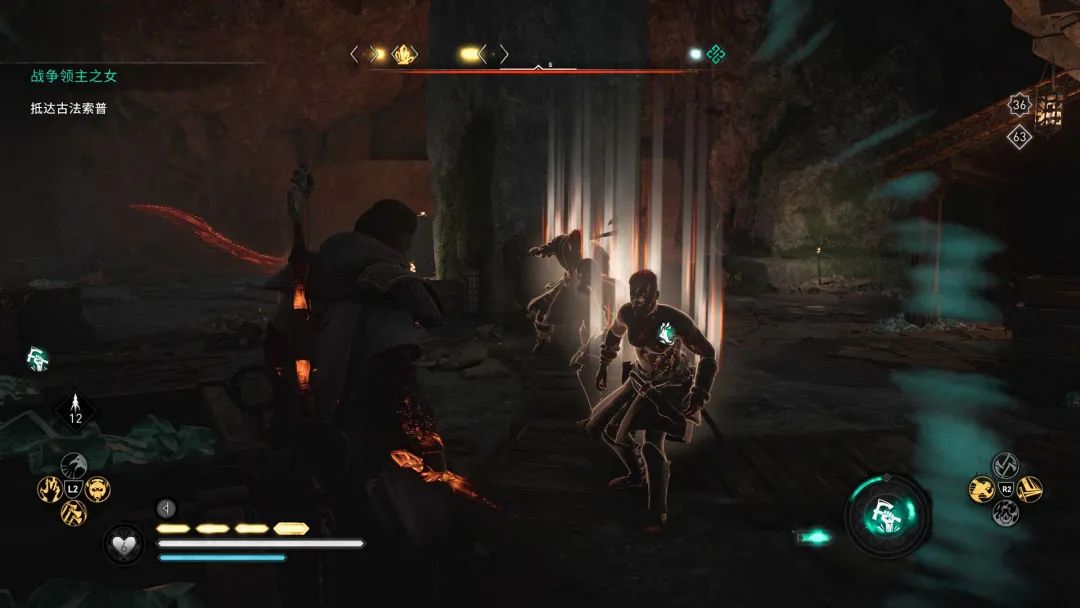
Task: Use the horned mask ability
Action: [x=98, y=489]
